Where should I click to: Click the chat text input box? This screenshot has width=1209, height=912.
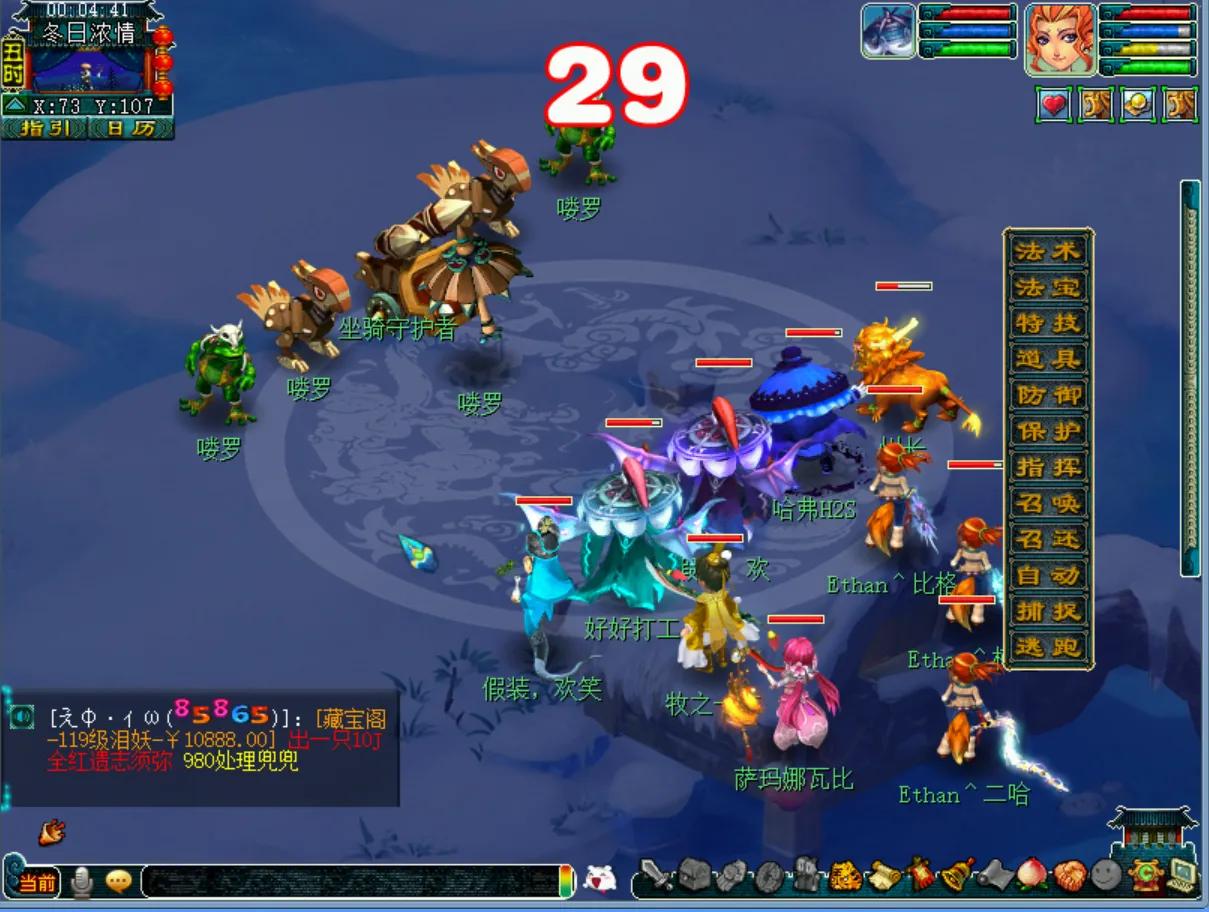350,881
